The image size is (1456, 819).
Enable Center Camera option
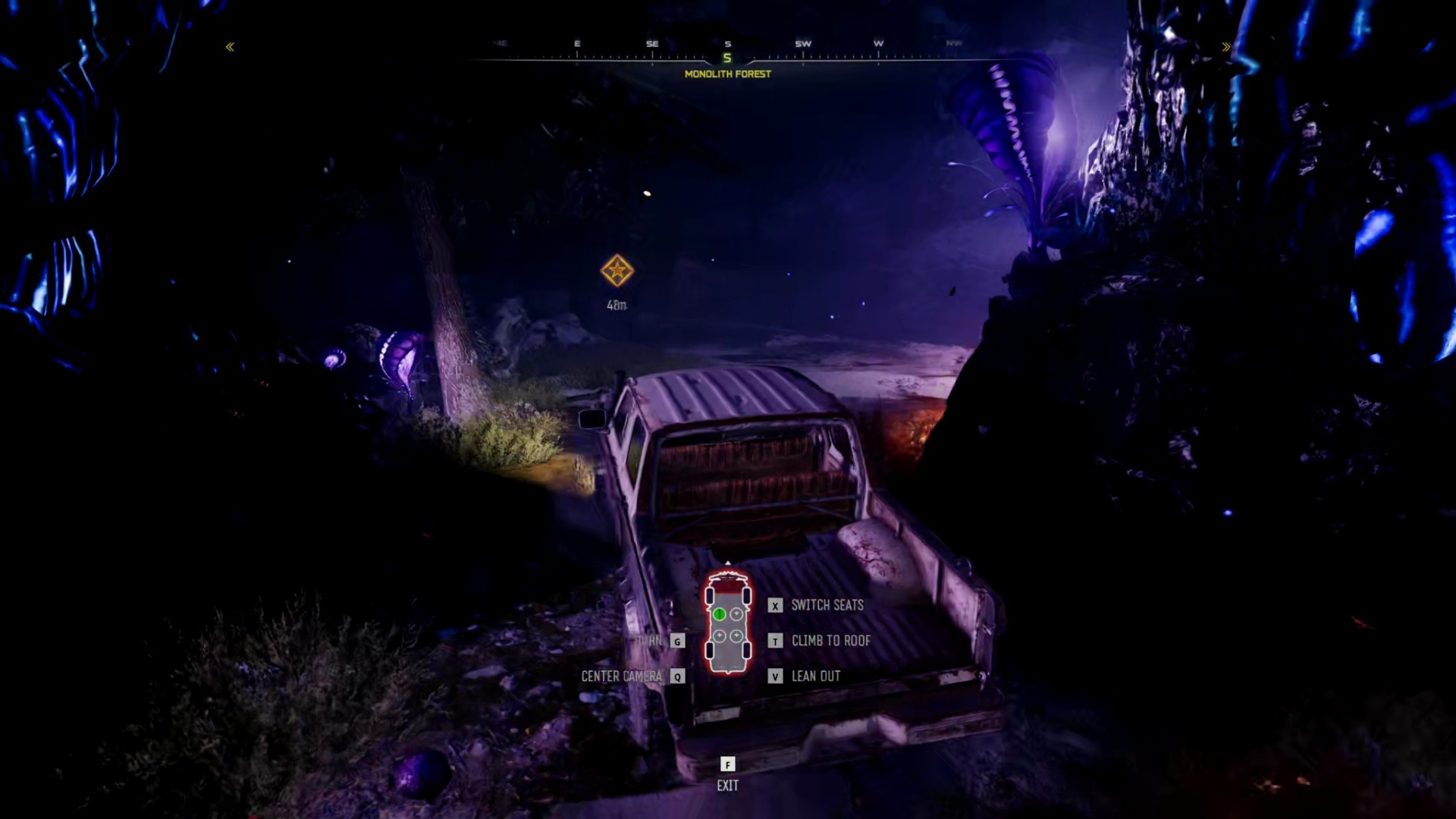point(623,676)
